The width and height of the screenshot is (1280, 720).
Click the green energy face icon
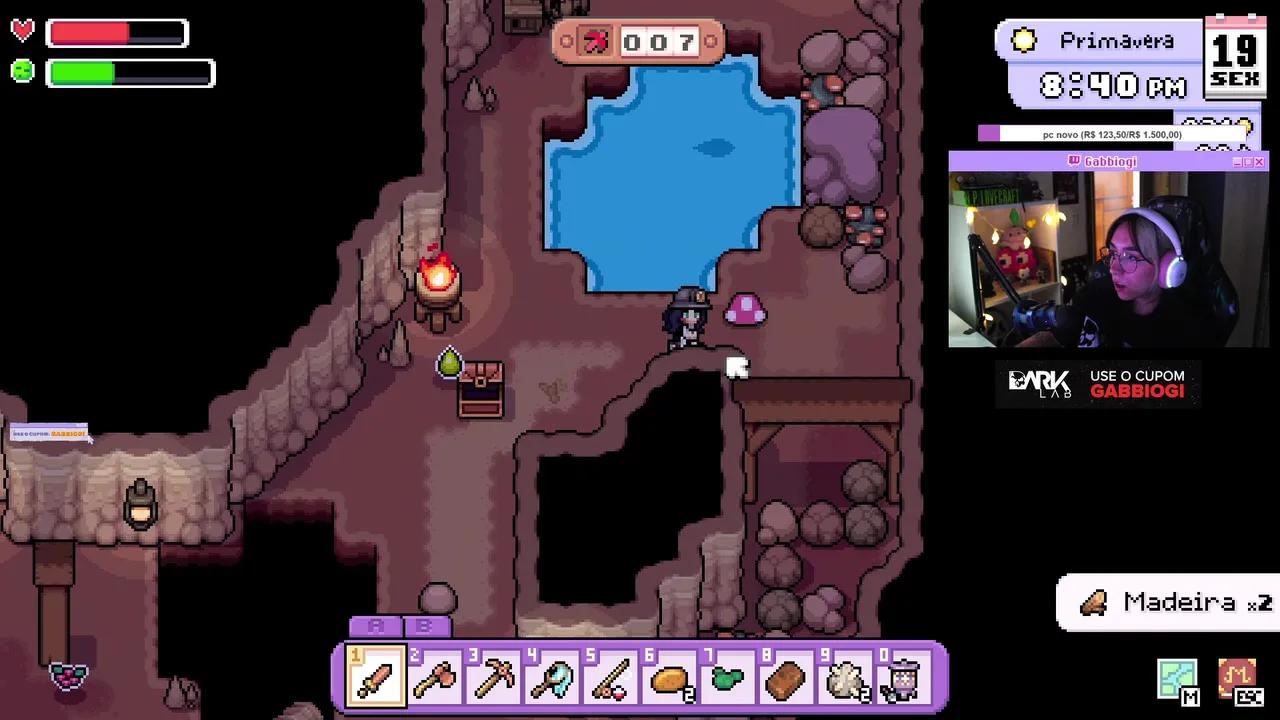click(22, 71)
